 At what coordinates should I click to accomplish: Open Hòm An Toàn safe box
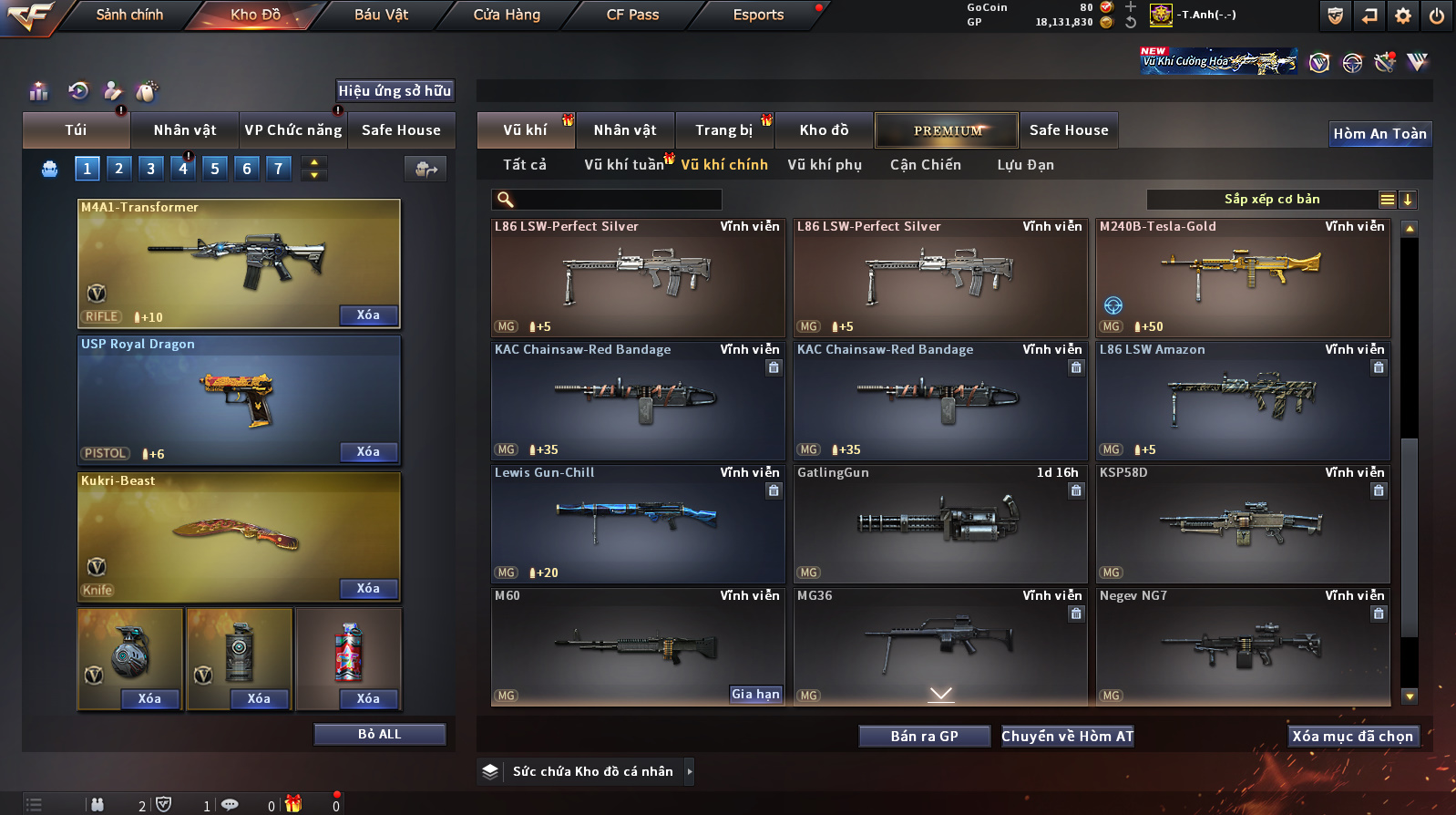click(1379, 134)
